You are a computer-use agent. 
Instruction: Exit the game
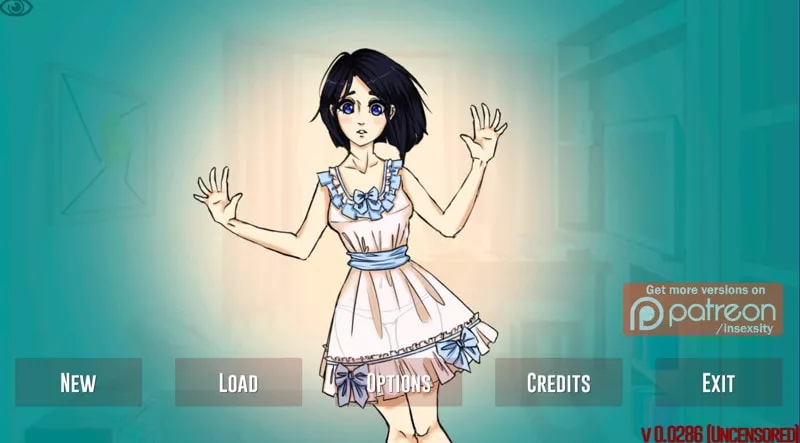click(718, 382)
